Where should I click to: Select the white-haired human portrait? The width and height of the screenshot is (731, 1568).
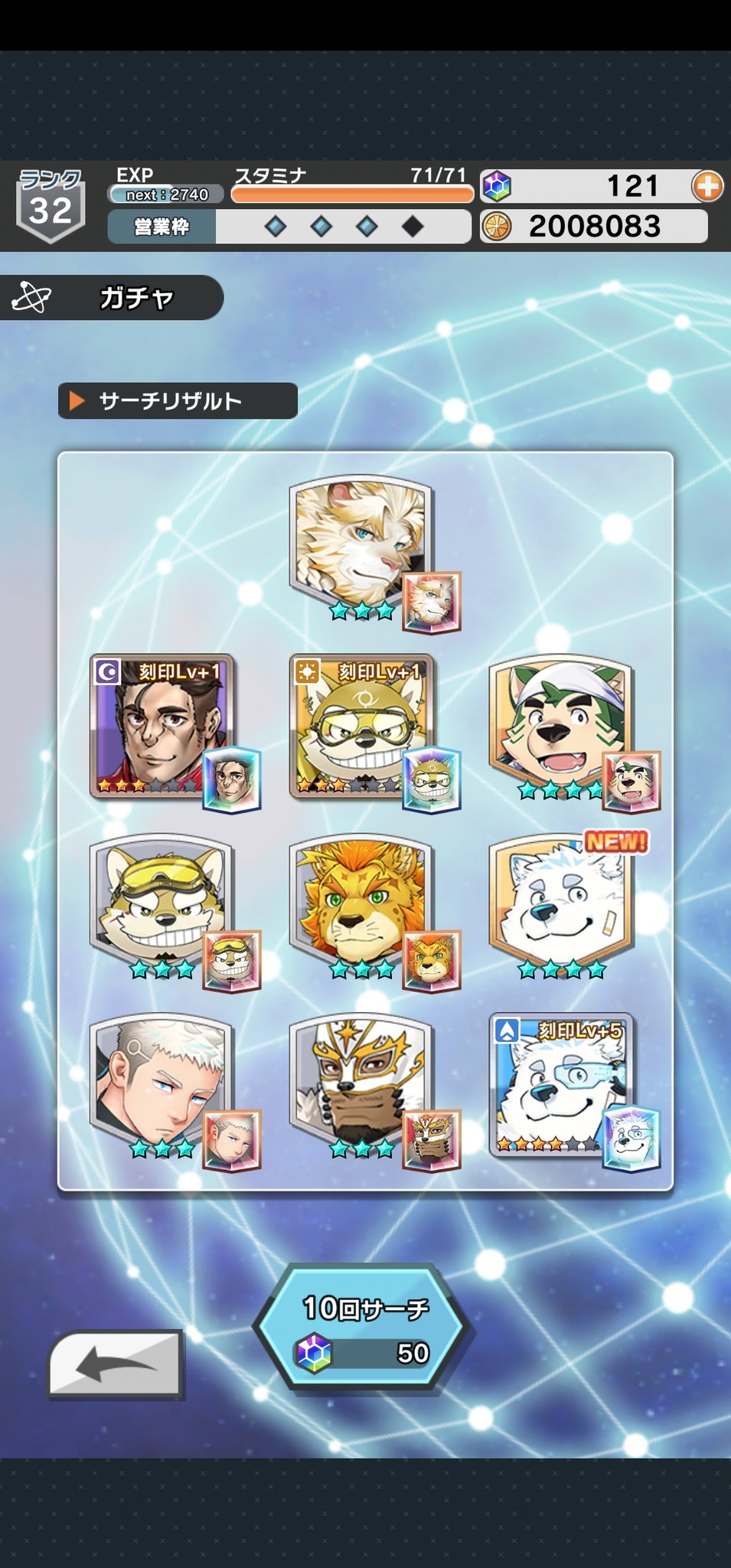coord(162,1081)
